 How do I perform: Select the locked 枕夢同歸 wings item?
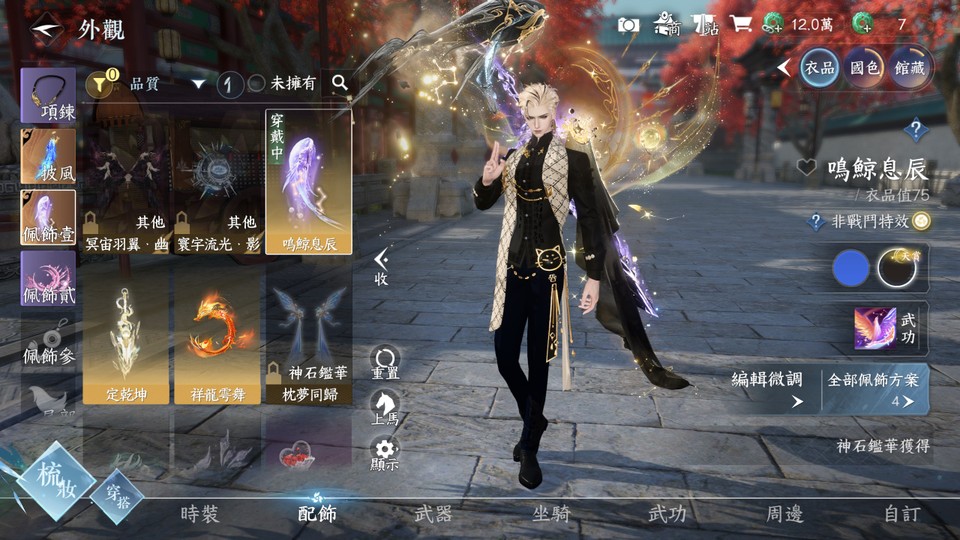pos(308,336)
